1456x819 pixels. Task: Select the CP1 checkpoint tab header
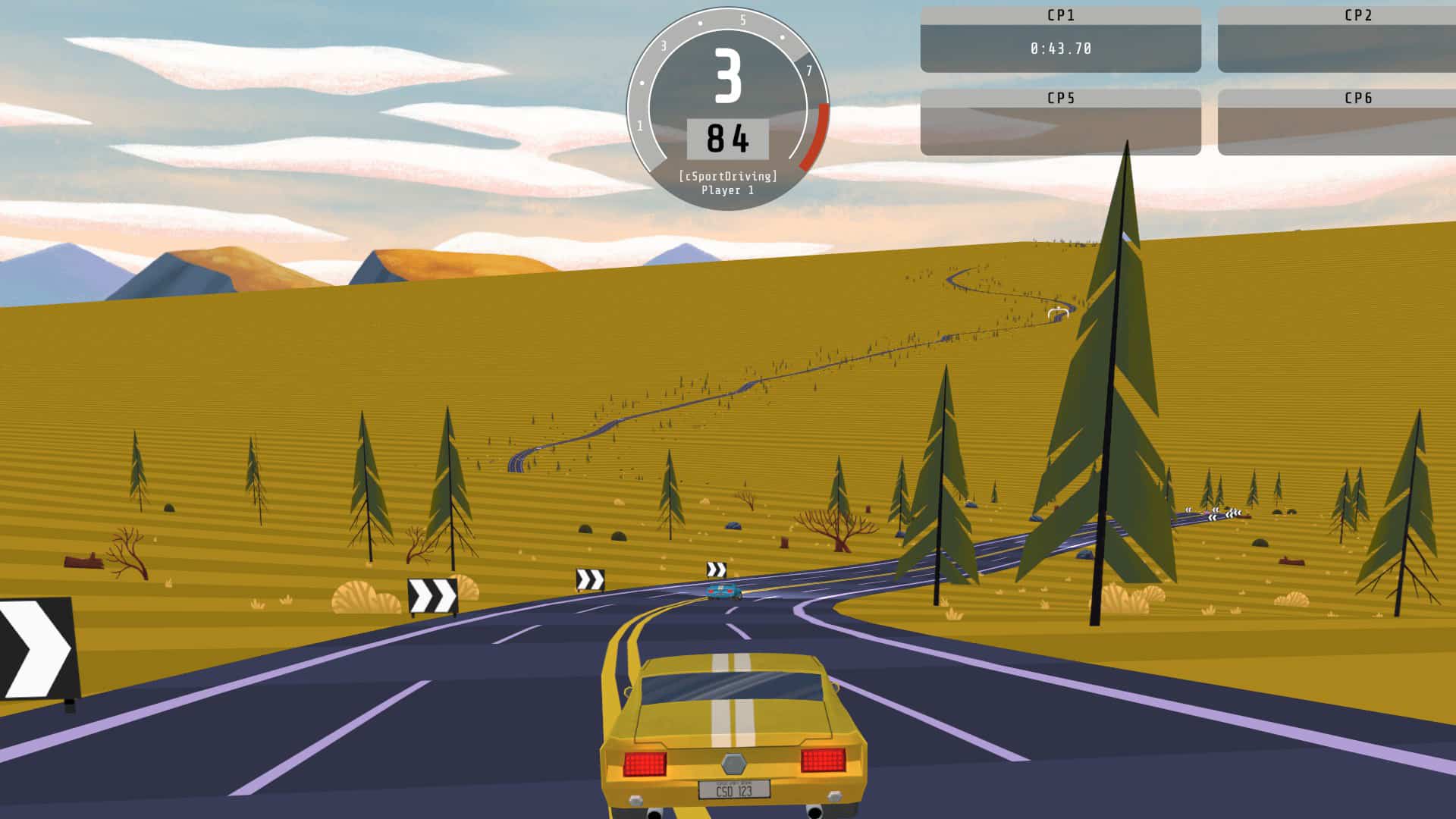coord(1059,14)
